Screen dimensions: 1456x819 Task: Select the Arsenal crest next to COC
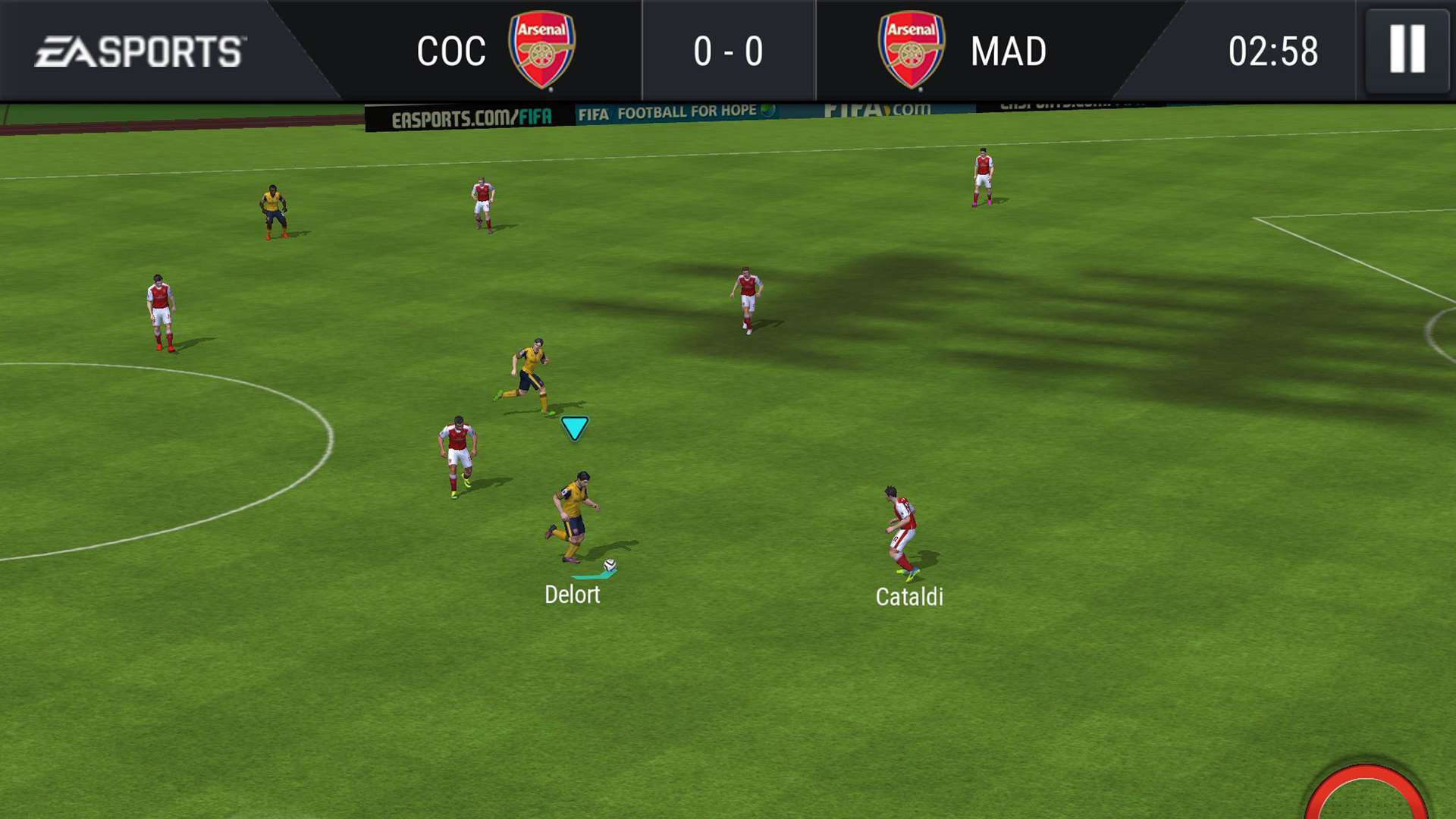(x=543, y=49)
